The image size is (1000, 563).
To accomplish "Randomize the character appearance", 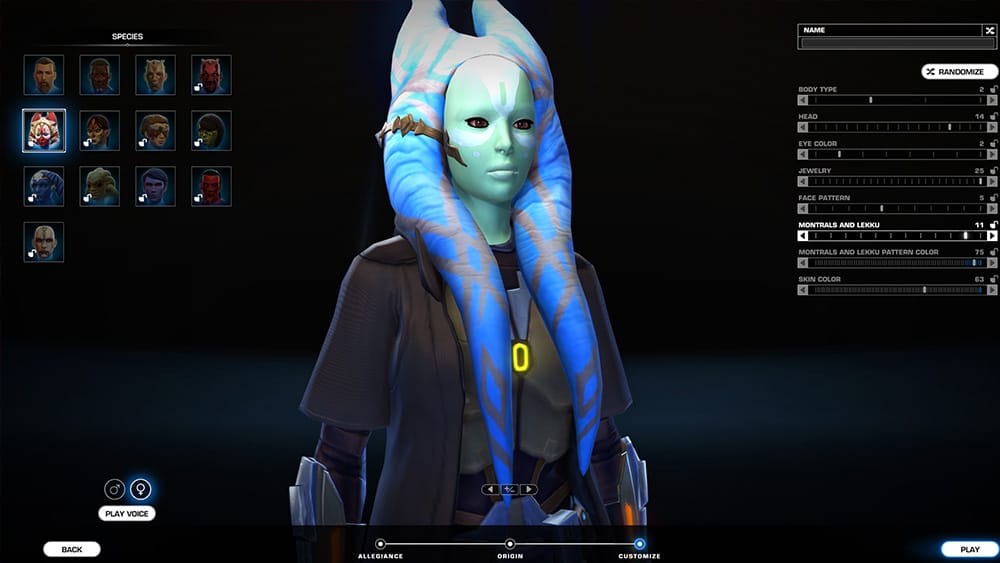I will 960,72.
